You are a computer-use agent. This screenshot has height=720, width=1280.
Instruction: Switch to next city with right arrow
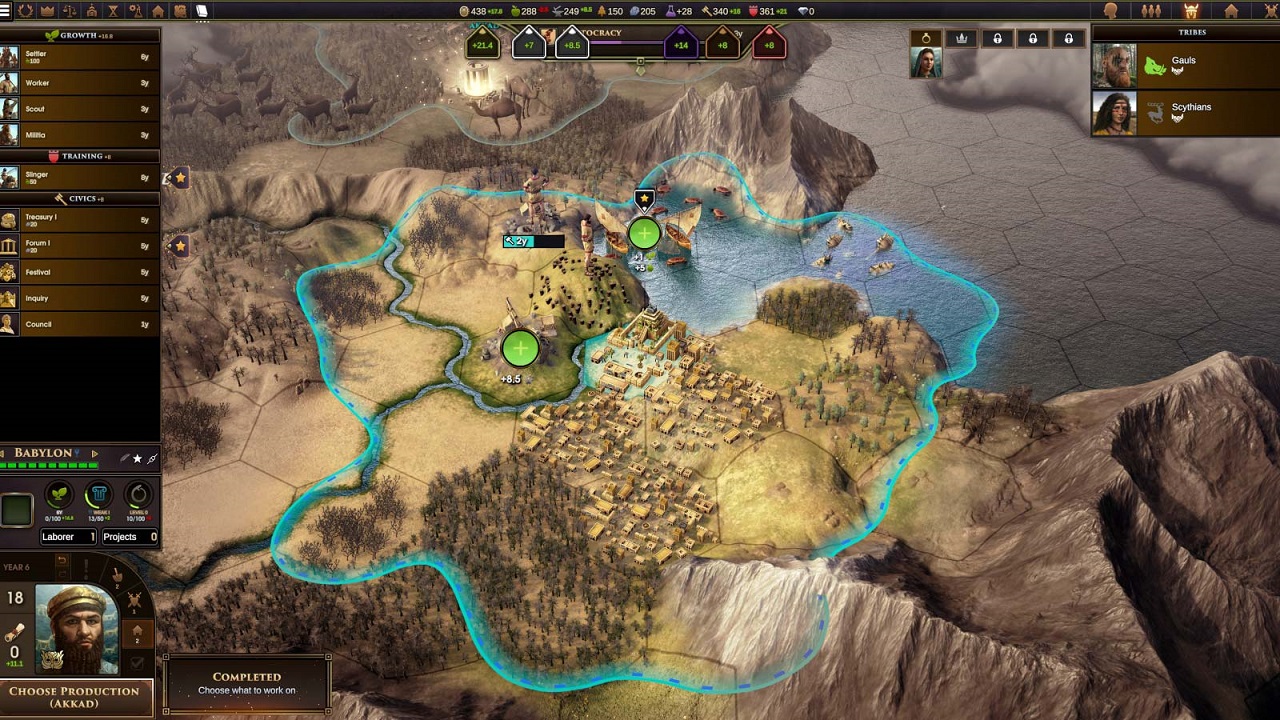coord(95,454)
